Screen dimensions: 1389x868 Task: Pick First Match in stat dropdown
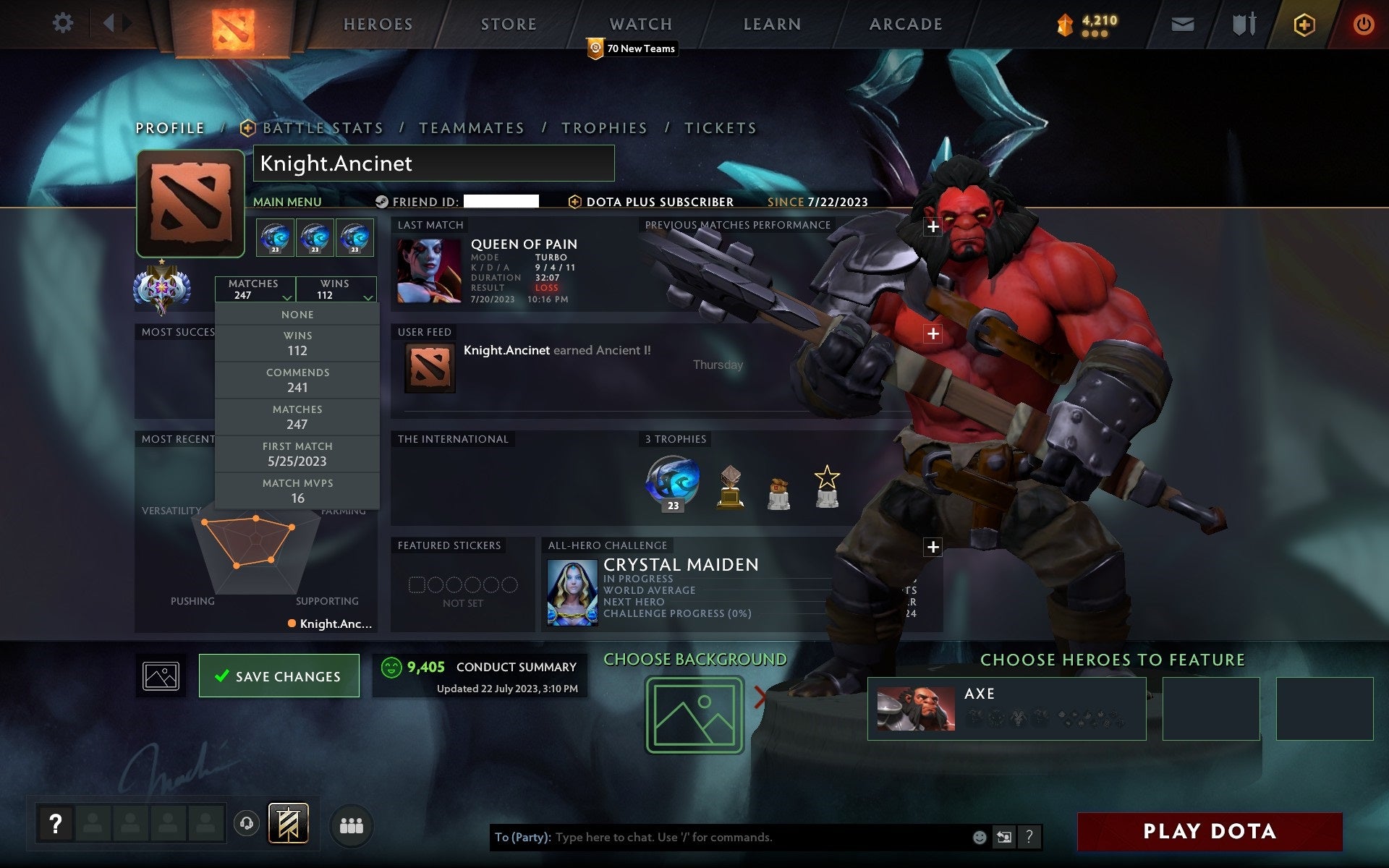(x=297, y=454)
